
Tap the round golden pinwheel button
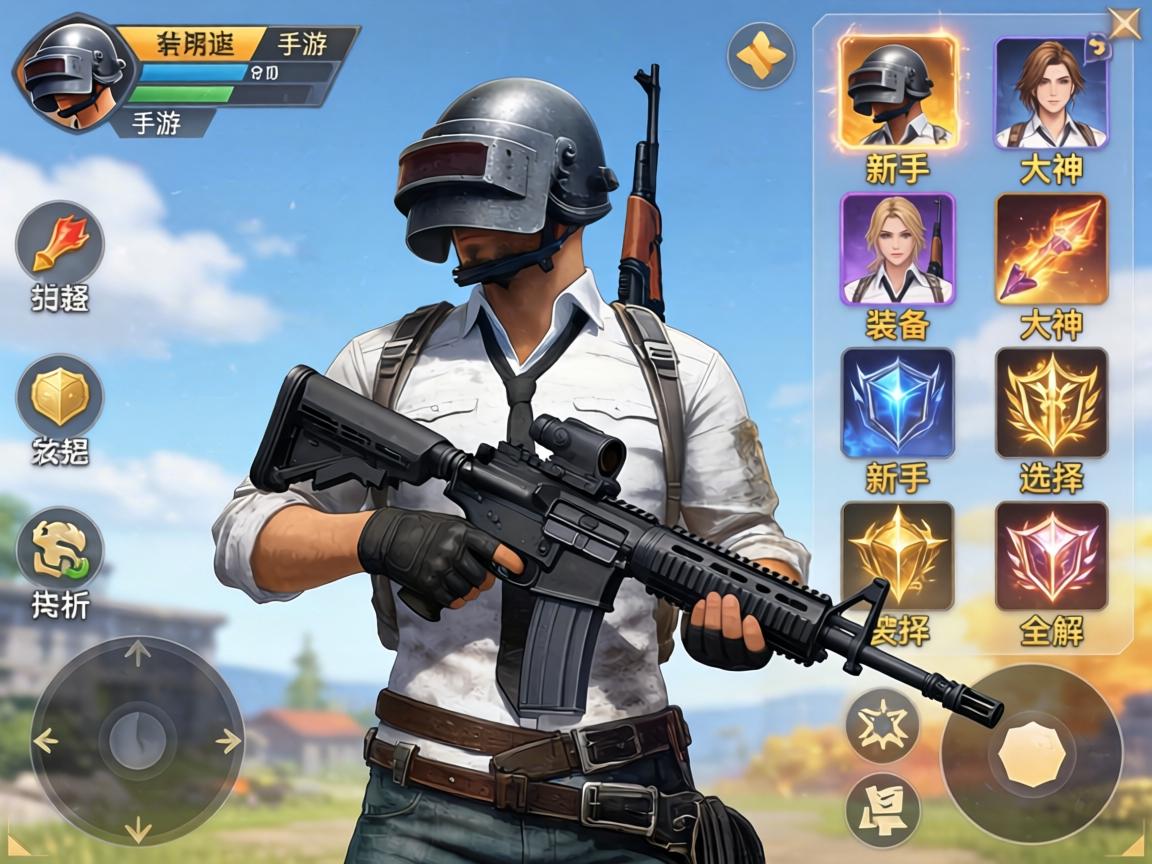click(x=762, y=56)
